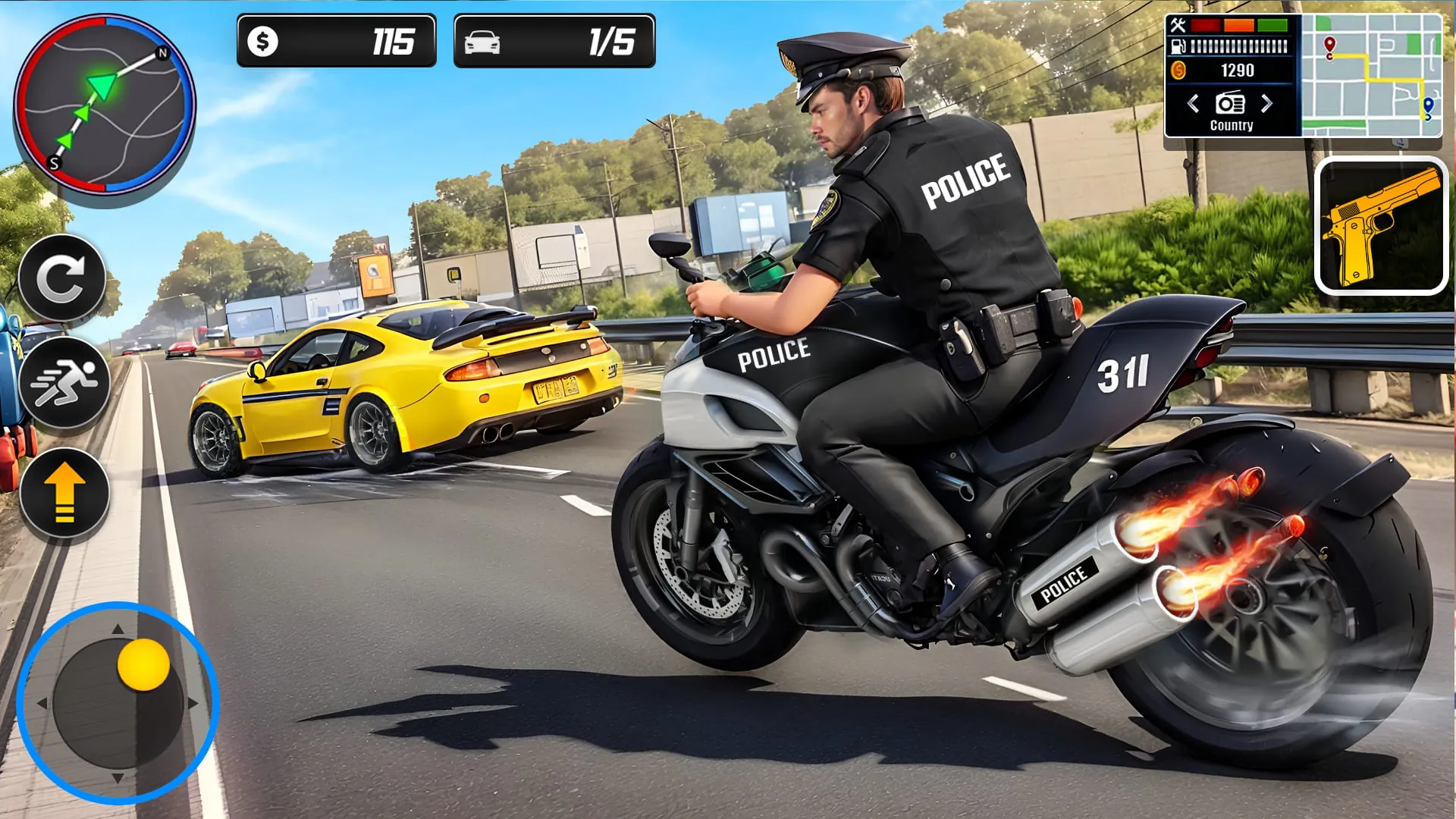Tap the car counter showing 1/5
The width and height of the screenshot is (1456, 819).
coord(554,42)
